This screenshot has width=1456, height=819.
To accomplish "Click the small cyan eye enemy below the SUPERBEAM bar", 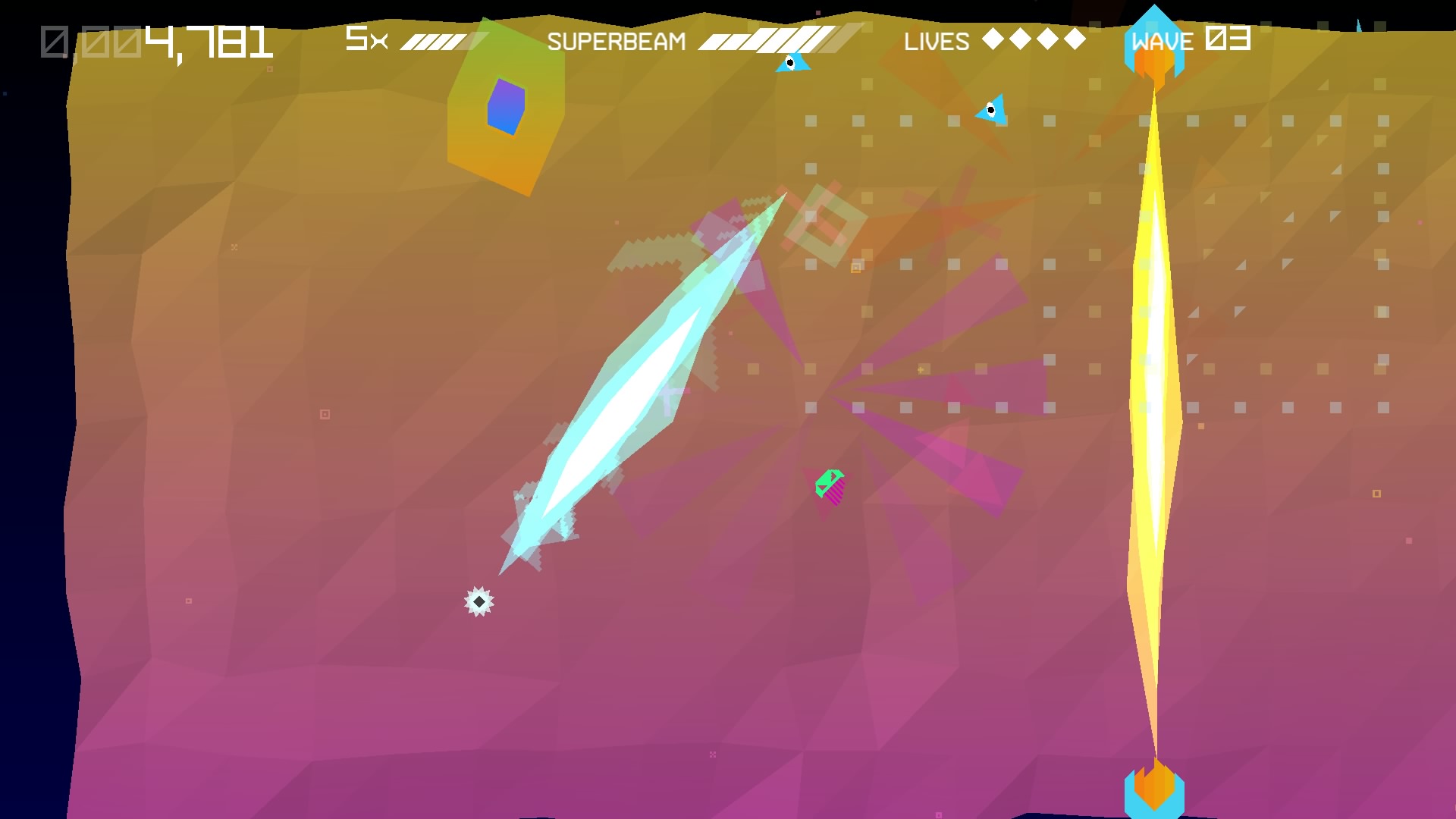I will point(789,64).
